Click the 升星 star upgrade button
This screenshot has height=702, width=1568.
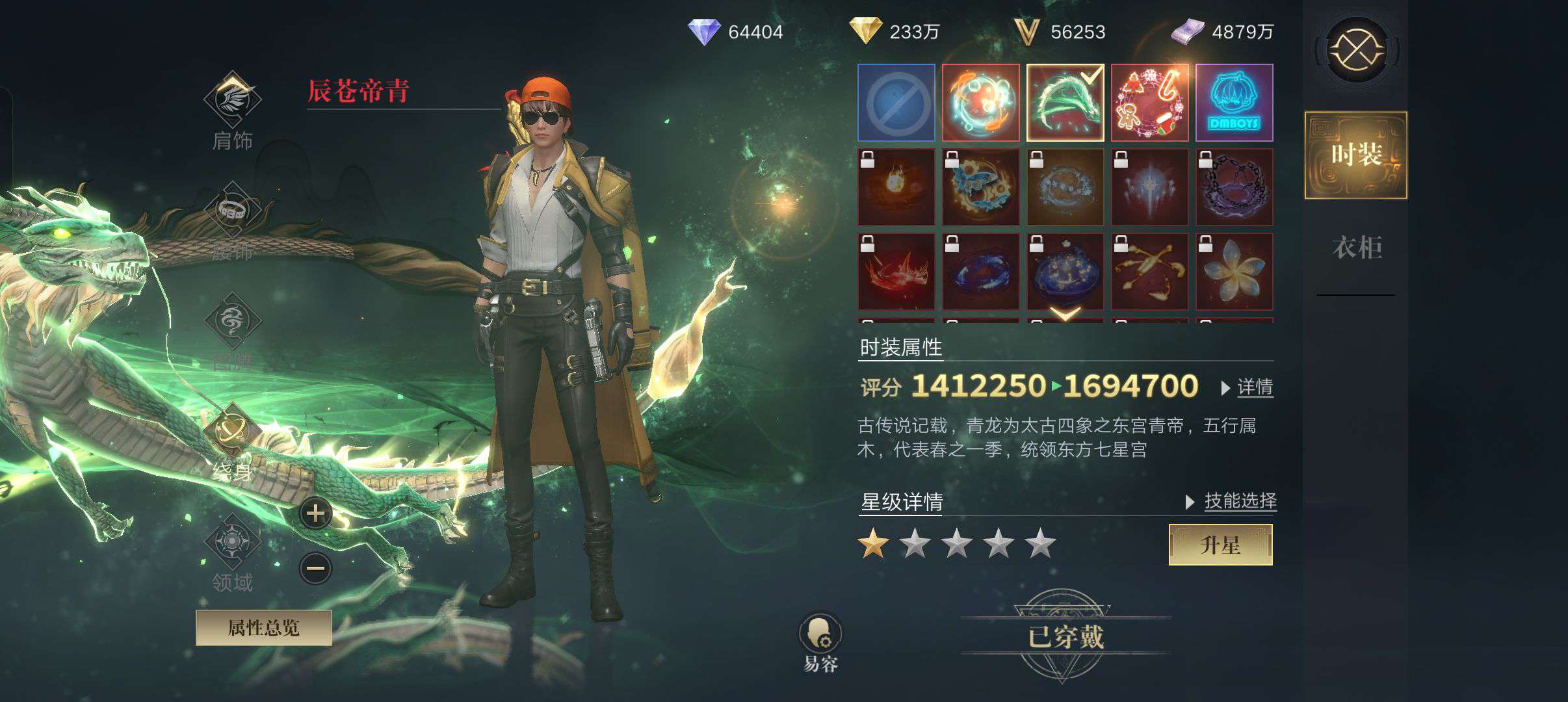[1220, 545]
